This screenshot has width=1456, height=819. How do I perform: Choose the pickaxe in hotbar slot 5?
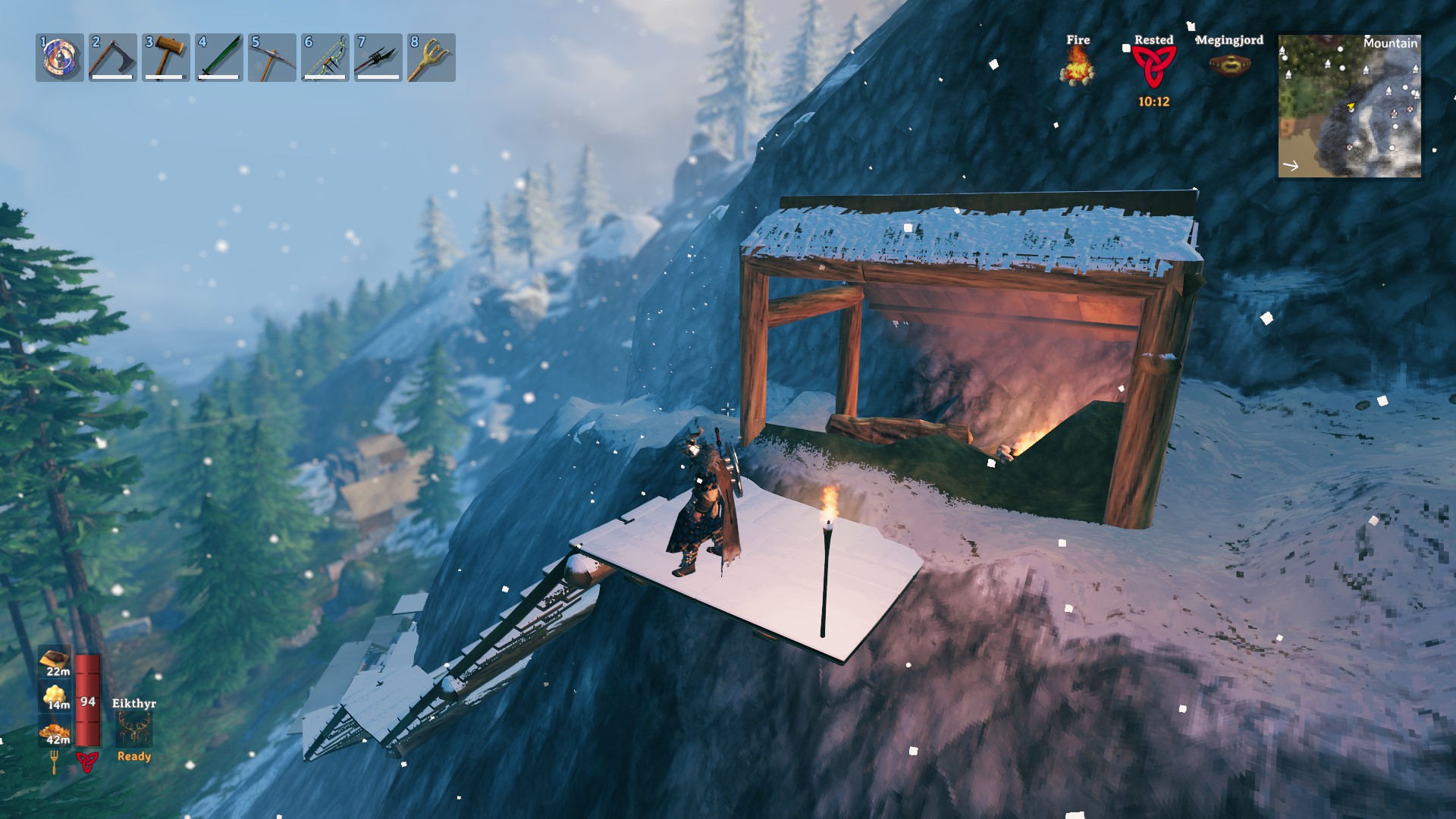[x=272, y=58]
